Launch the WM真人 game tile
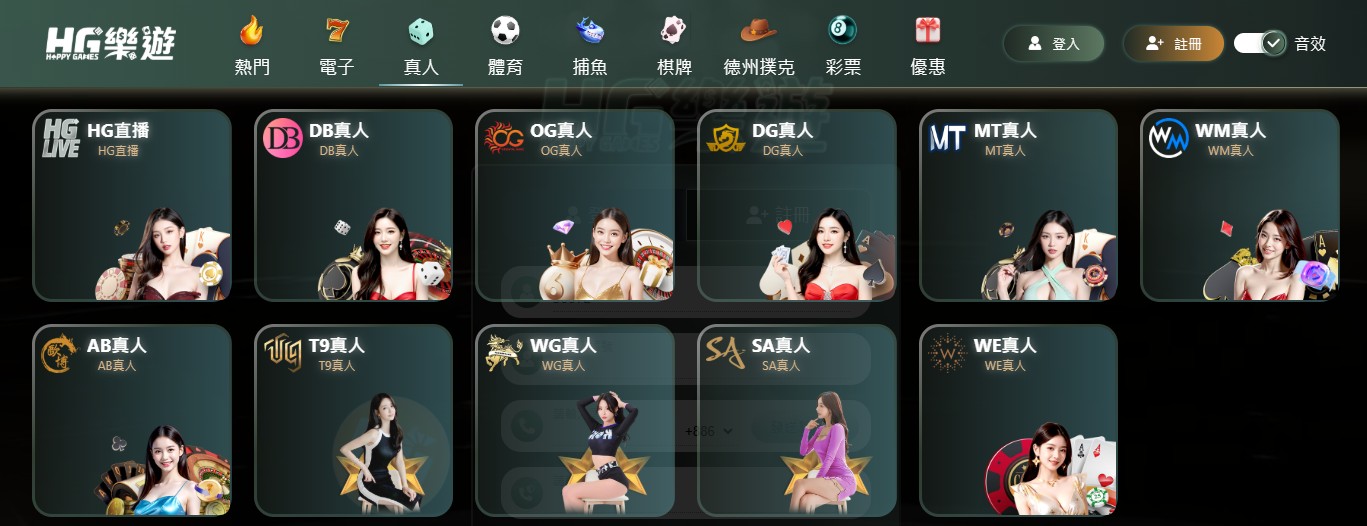 [1240, 205]
